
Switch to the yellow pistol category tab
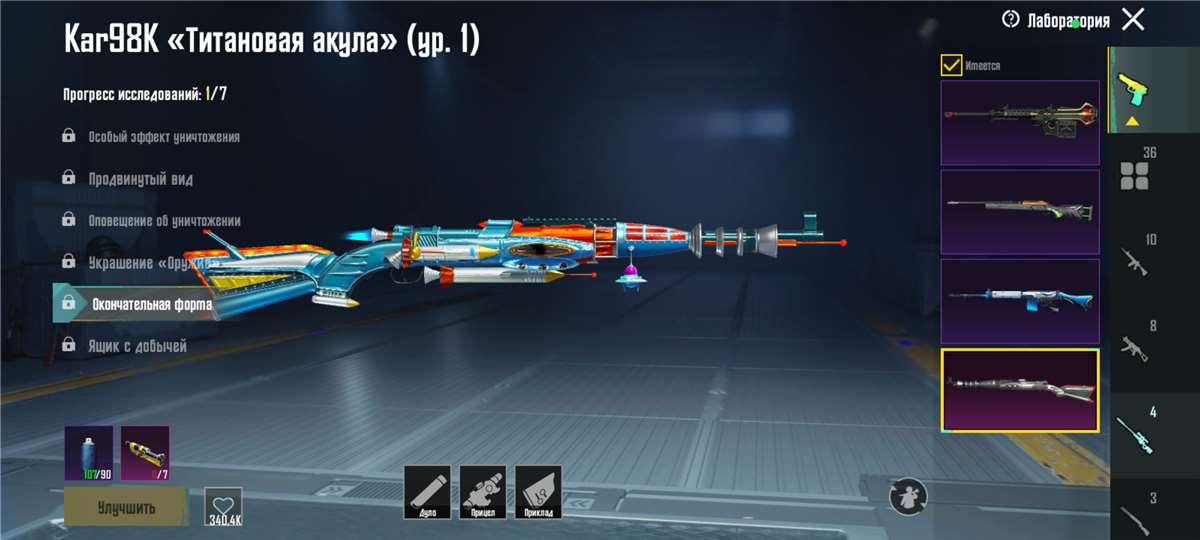point(1134,90)
